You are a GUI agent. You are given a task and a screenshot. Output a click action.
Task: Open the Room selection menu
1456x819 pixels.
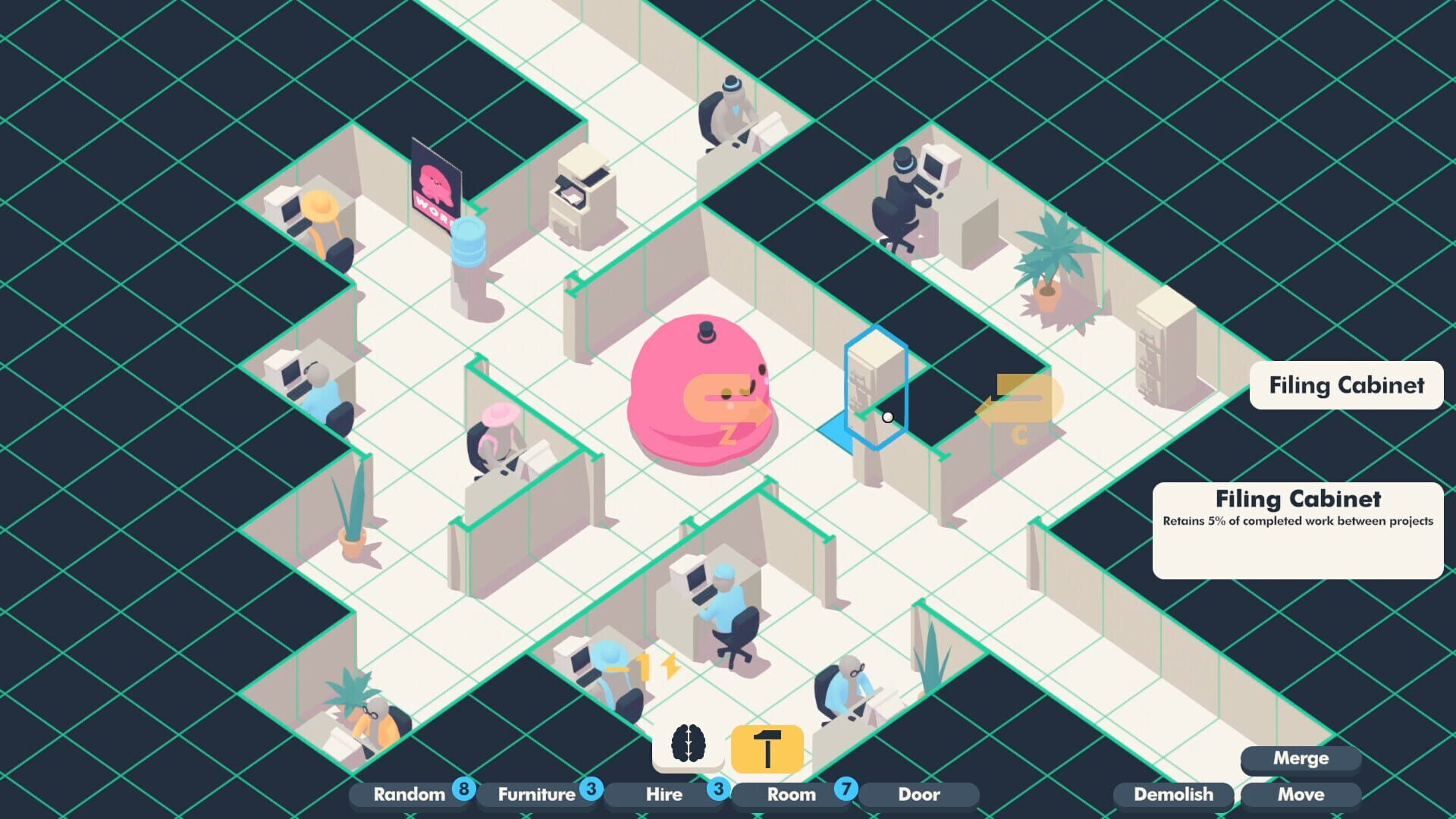(789, 795)
